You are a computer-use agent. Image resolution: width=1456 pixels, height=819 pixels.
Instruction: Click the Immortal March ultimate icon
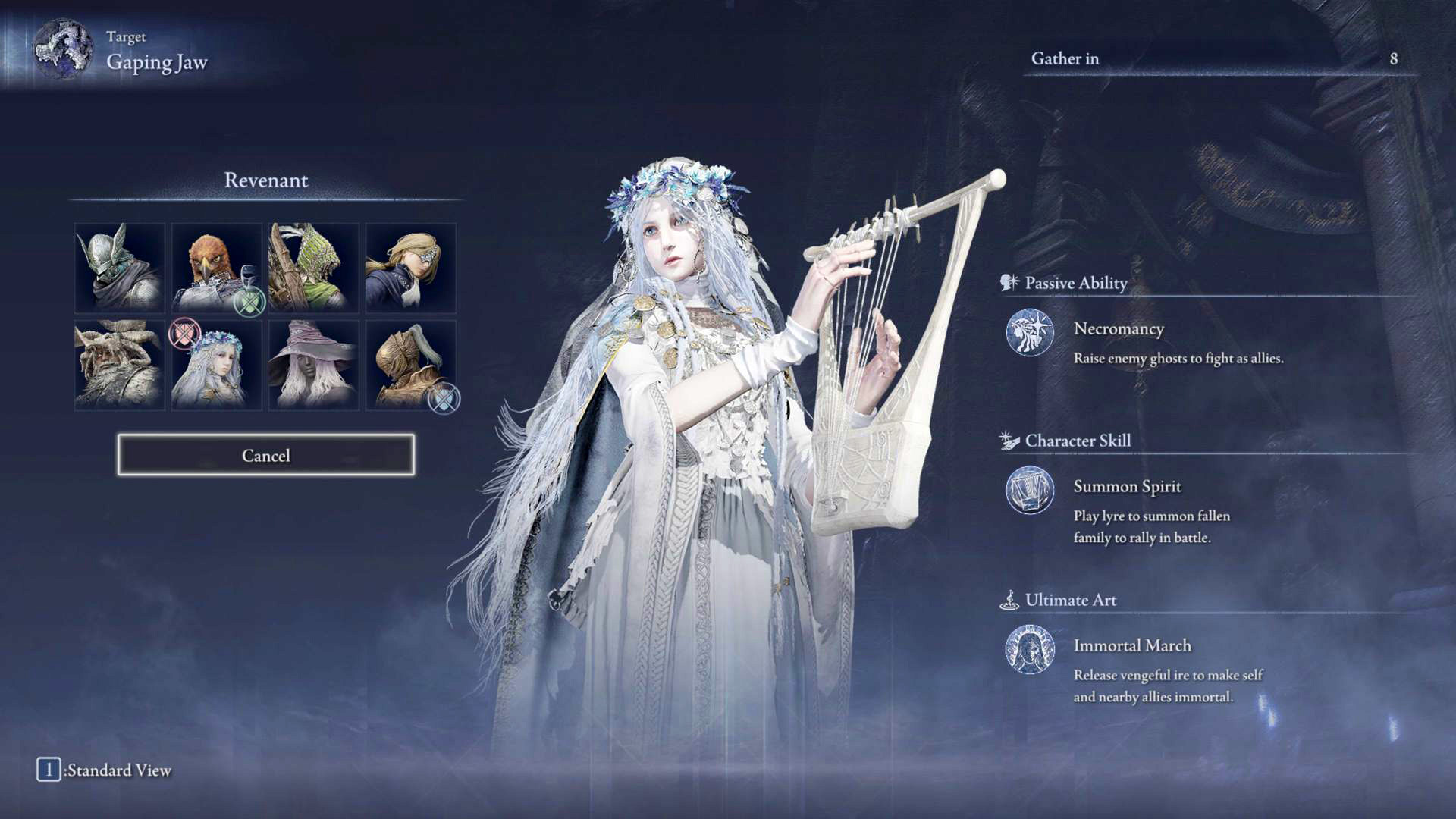click(x=1029, y=649)
